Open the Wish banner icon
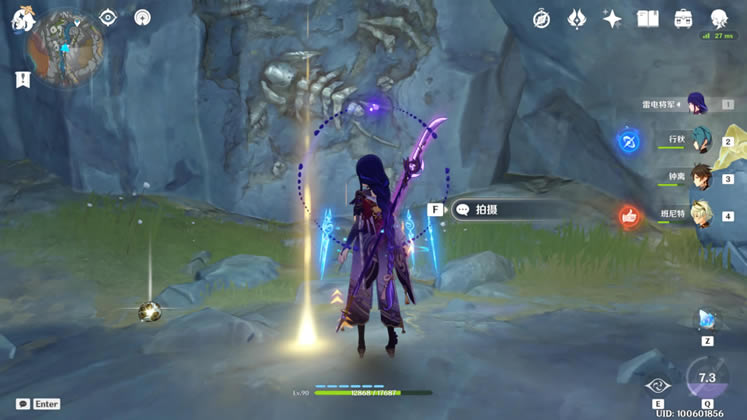Image resolution: width=747 pixels, height=420 pixels. (x=577, y=19)
